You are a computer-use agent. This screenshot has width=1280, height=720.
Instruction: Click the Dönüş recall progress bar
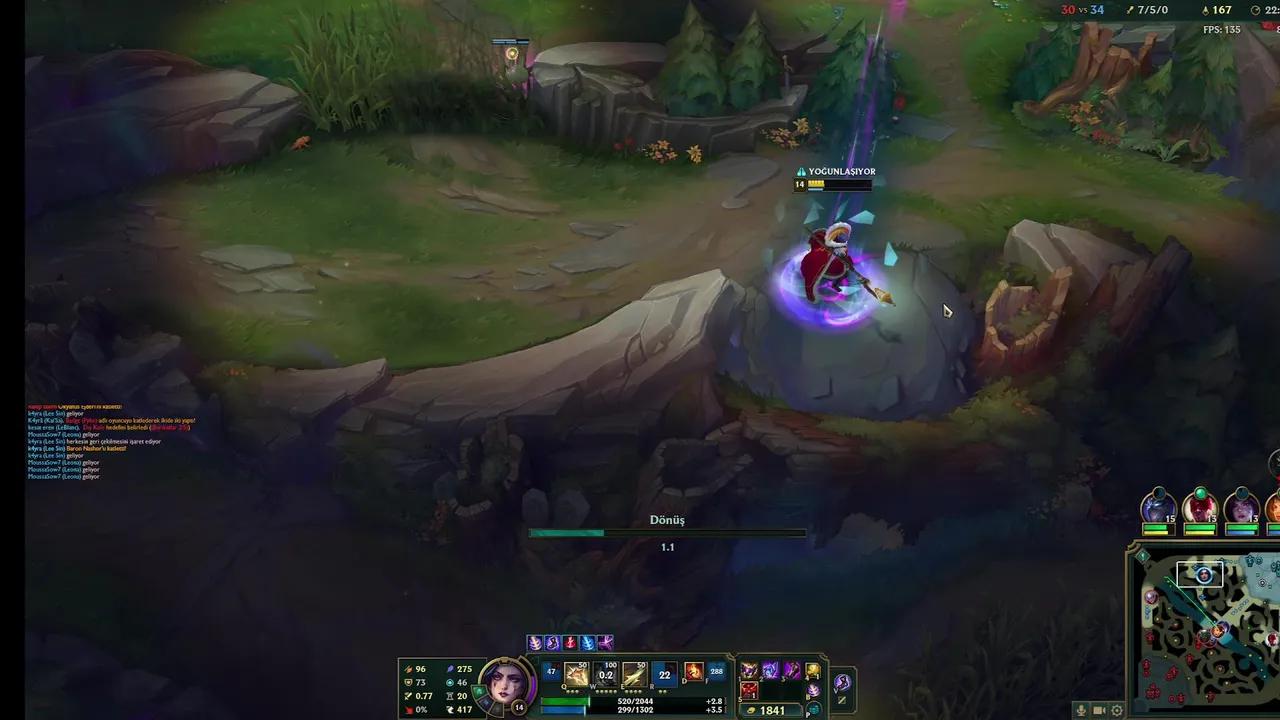(x=666, y=531)
